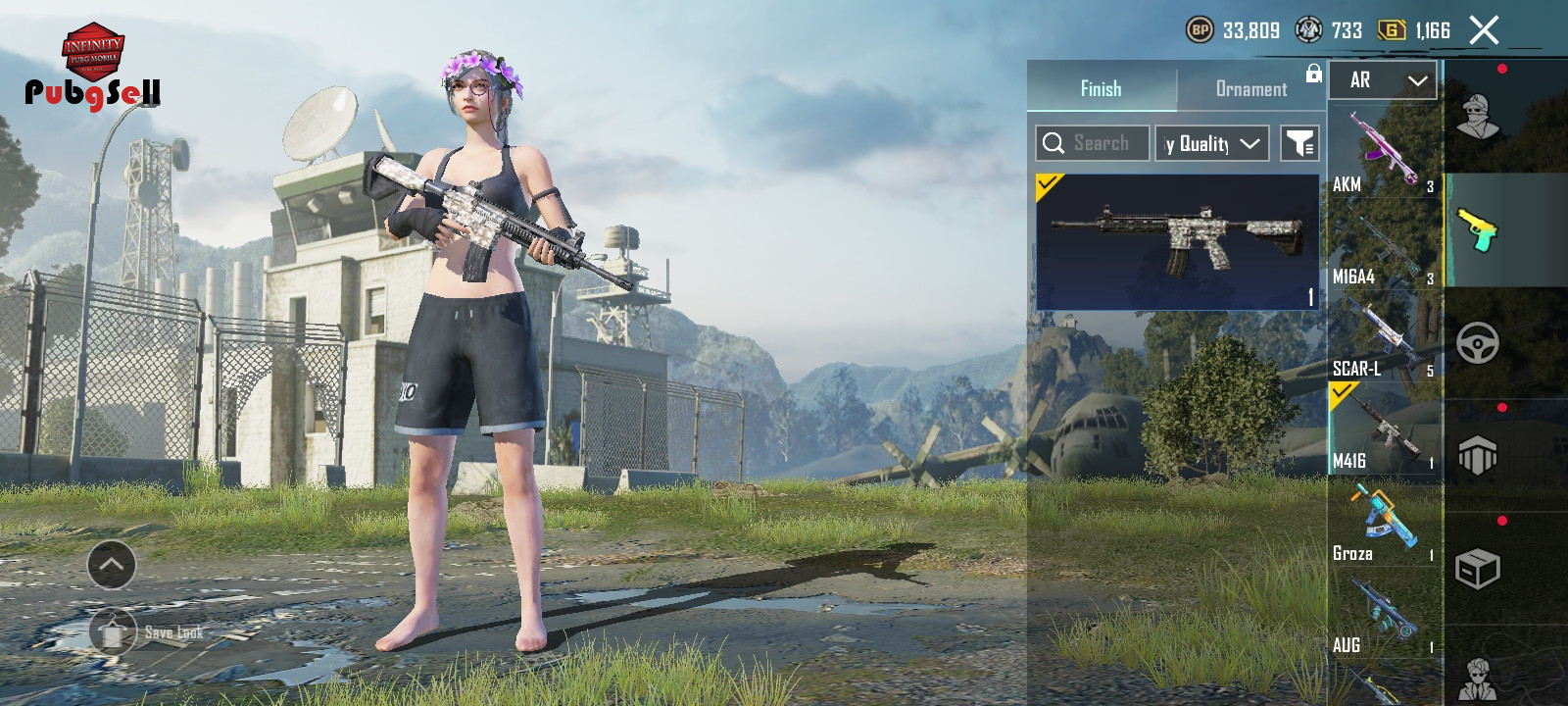Select the camo M416 finish thumbnail

click(x=1177, y=242)
